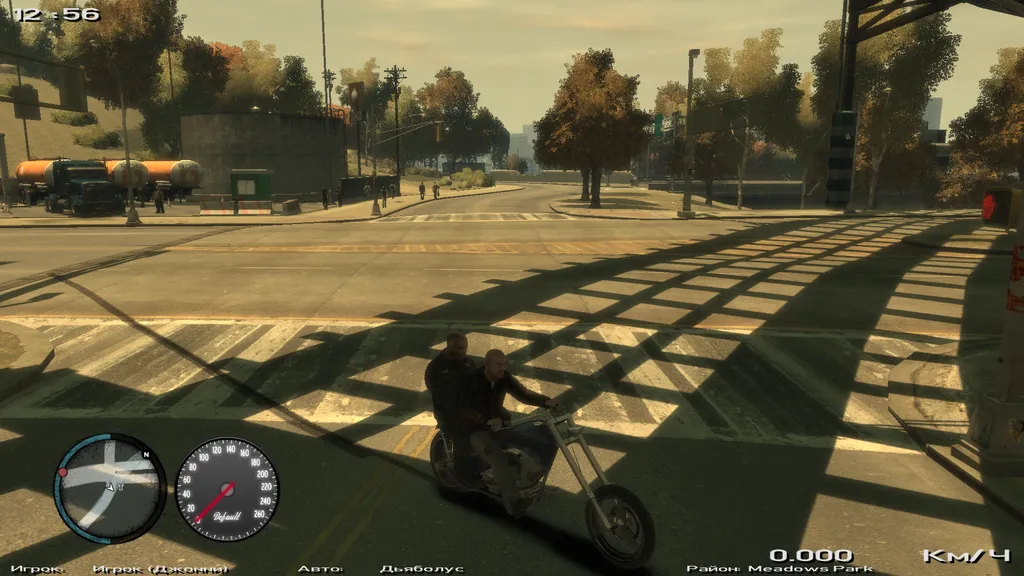Click the circular radar minimap

[110, 488]
